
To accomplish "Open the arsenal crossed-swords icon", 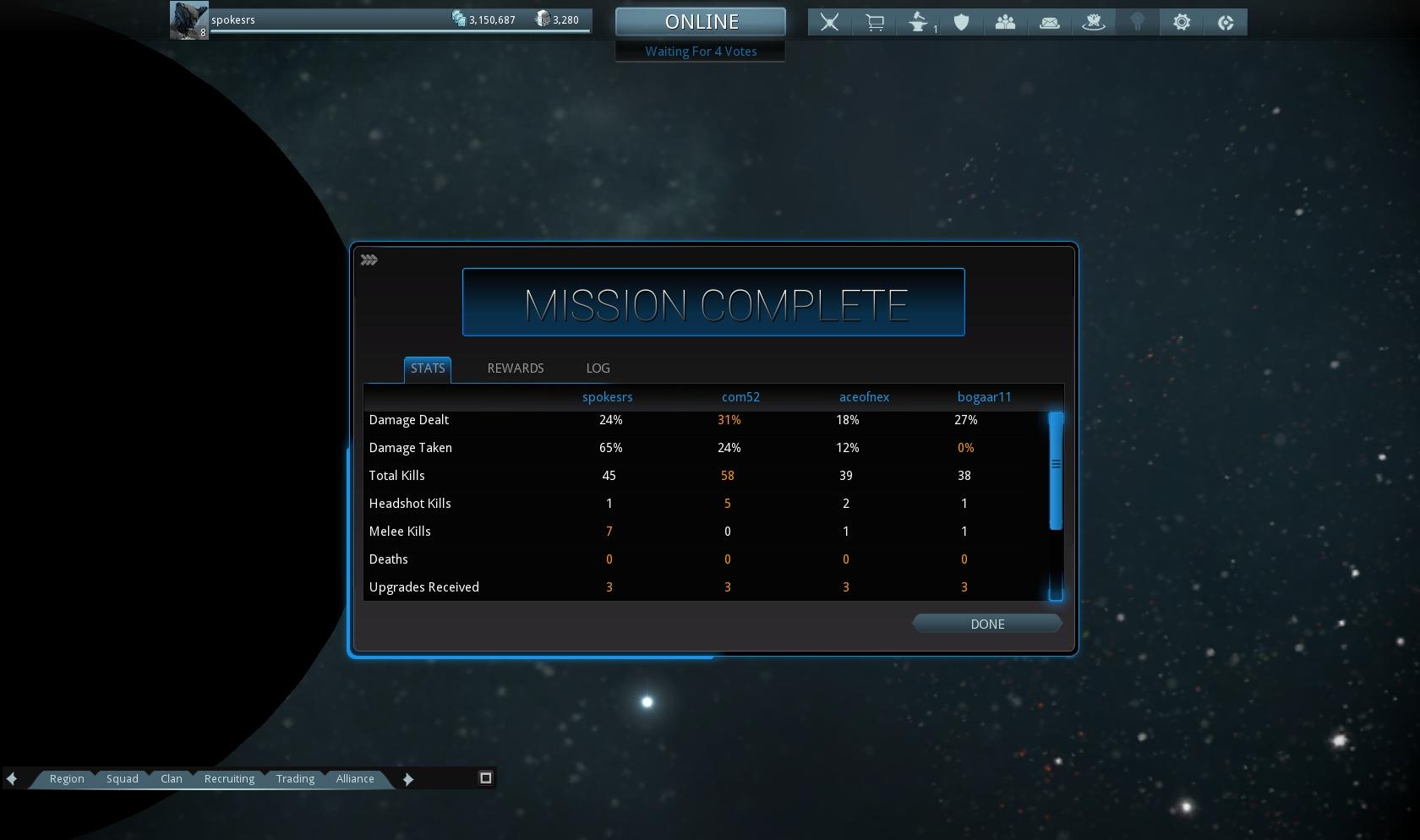I will tap(829, 23).
